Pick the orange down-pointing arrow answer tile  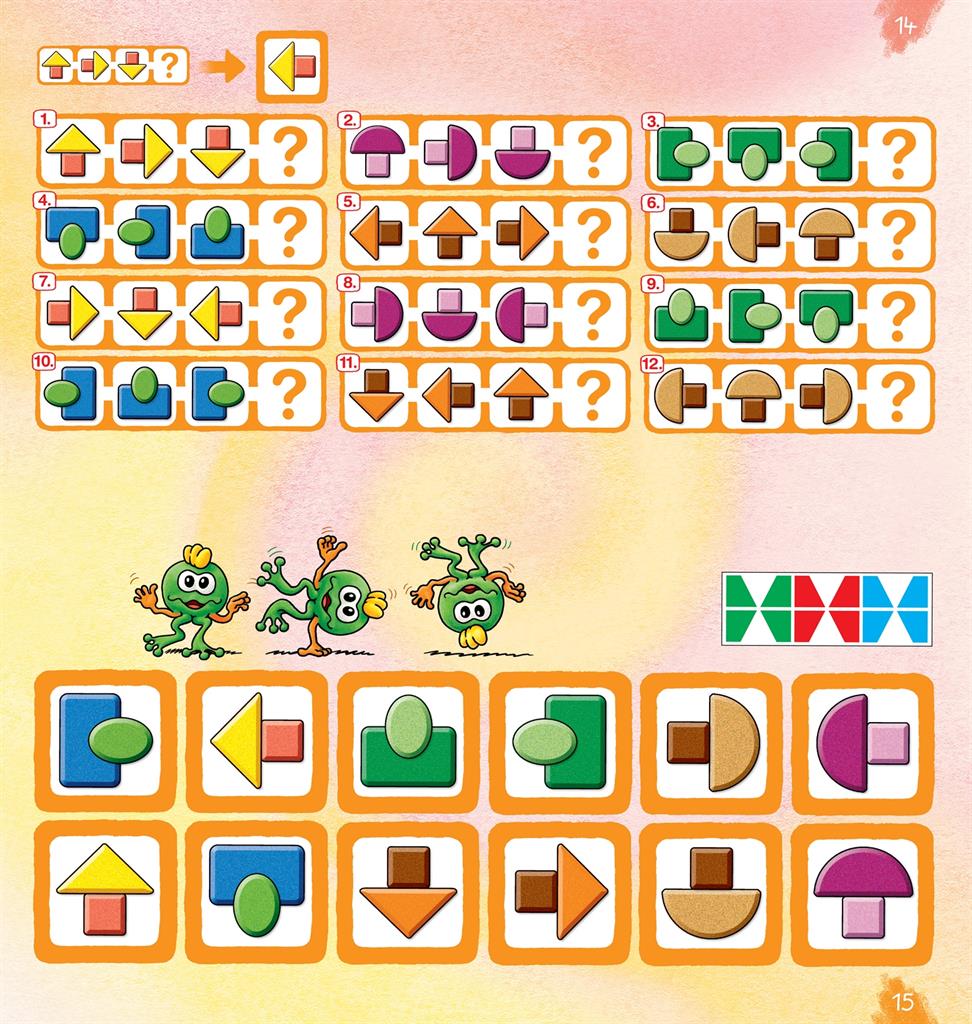[408, 892]
